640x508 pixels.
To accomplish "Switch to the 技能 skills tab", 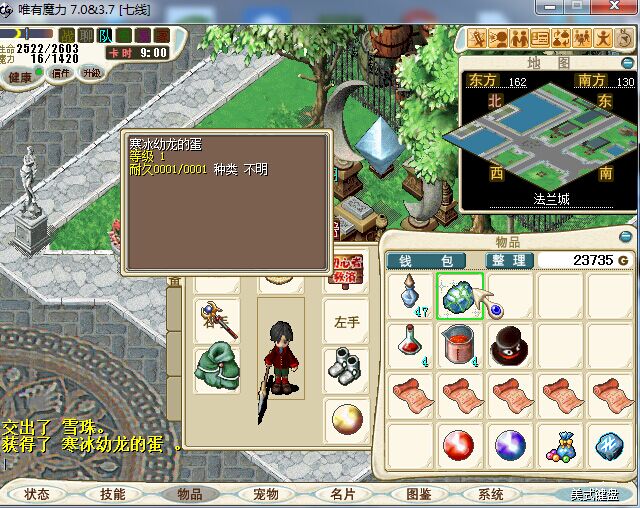I will pyautogui.click(x=112, y=494).
